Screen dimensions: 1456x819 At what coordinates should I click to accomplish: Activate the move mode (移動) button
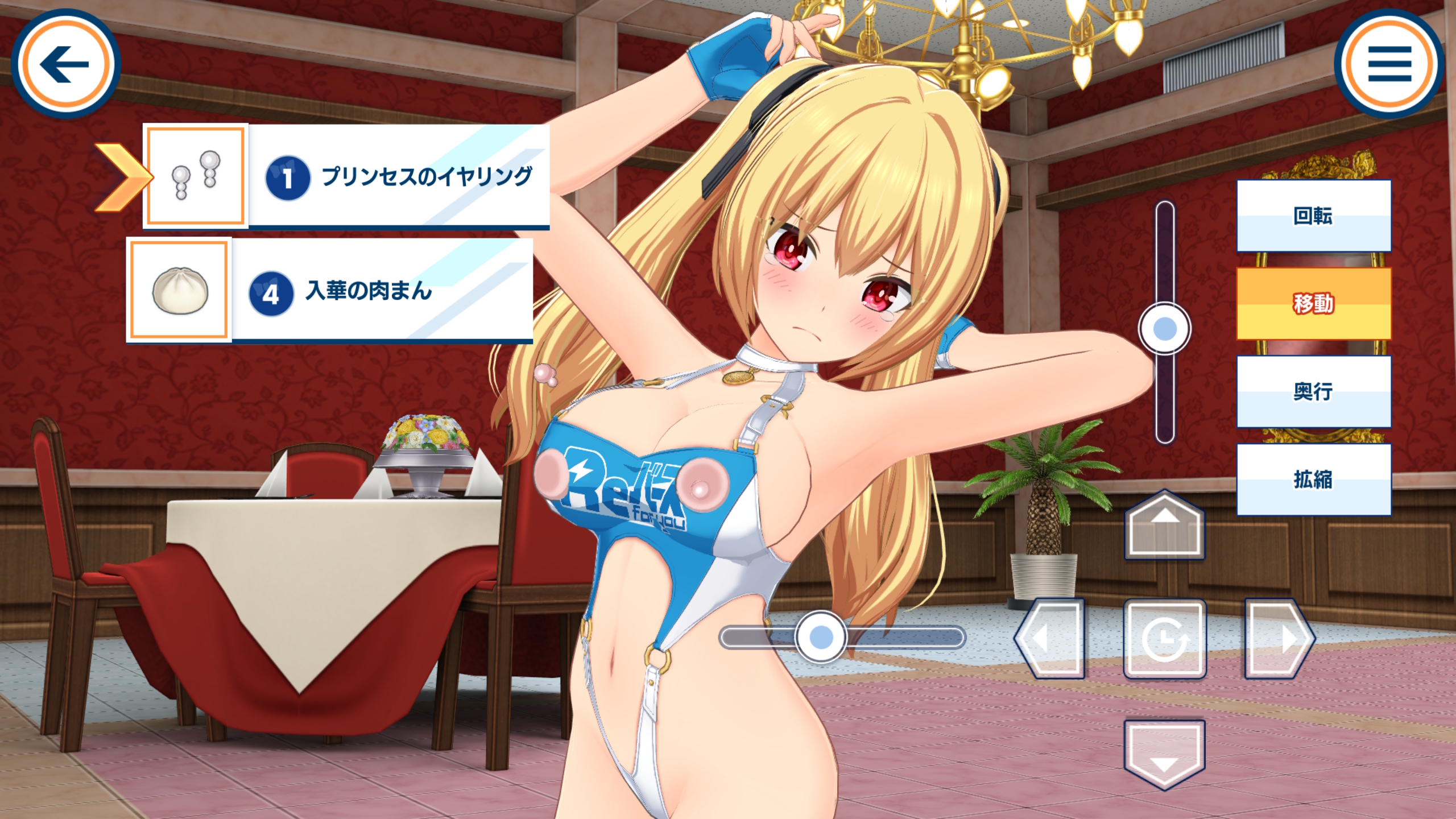pos(1313,304)
